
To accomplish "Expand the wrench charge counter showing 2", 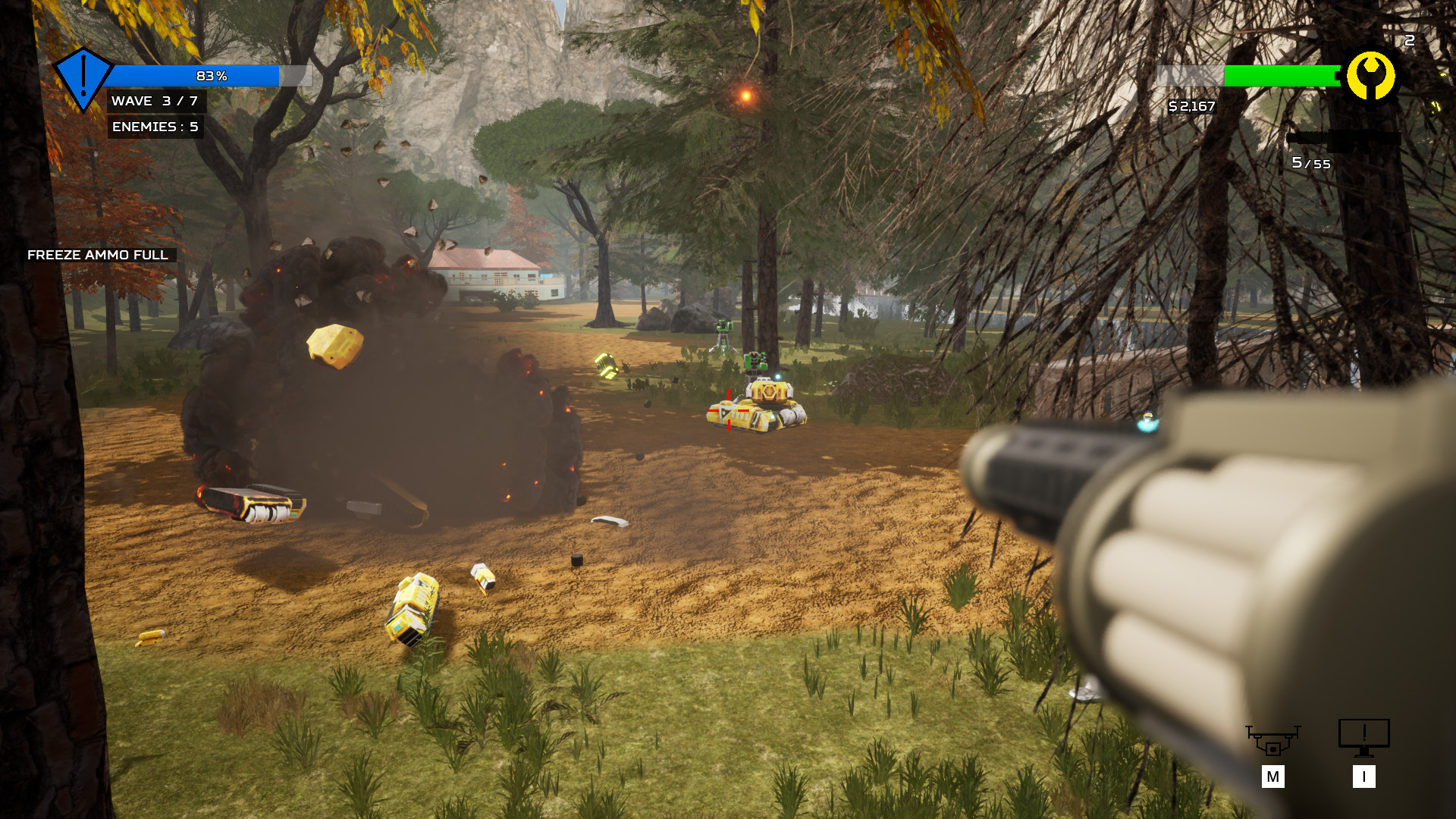I will pos(1409,40).
